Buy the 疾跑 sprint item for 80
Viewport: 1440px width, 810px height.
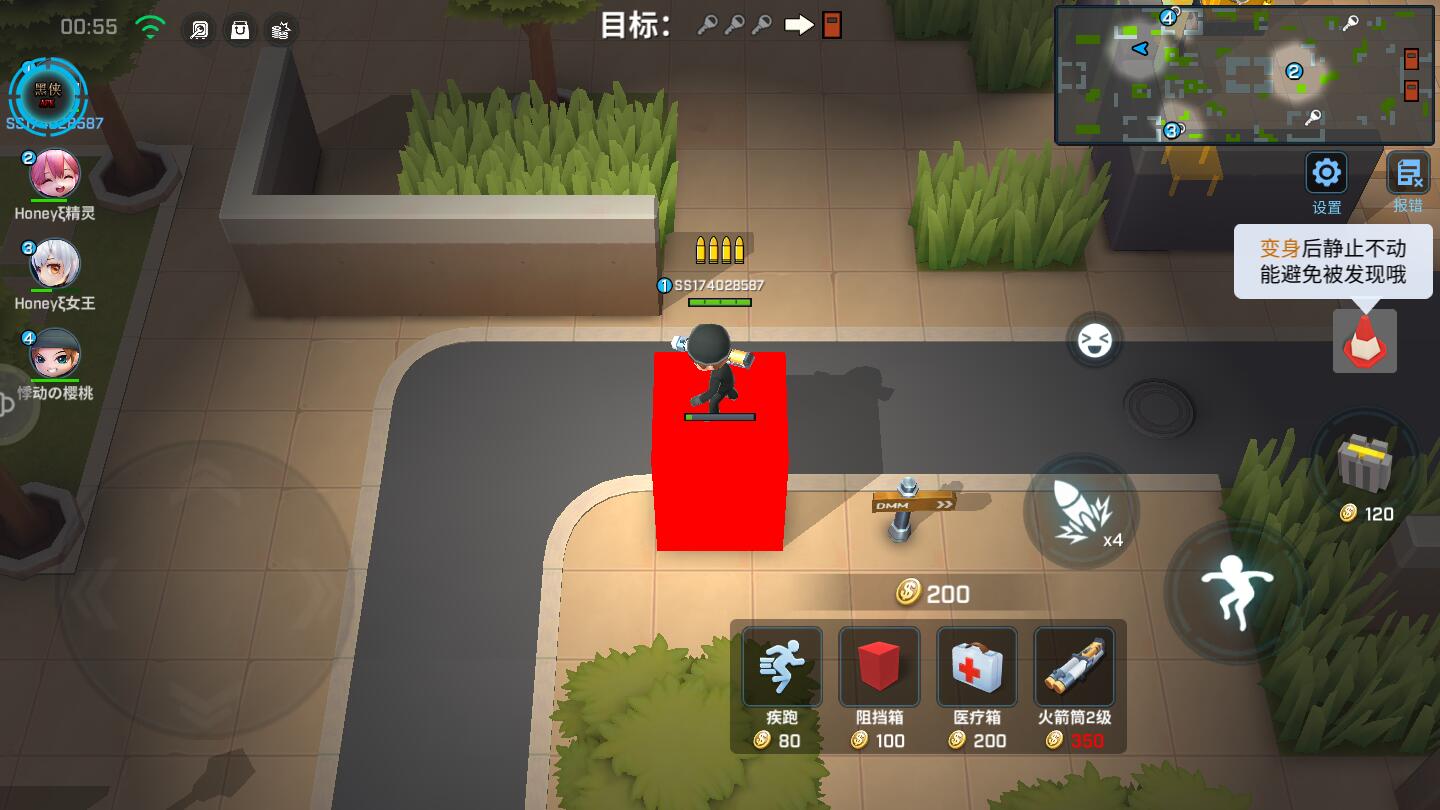(x=781, y=668)
